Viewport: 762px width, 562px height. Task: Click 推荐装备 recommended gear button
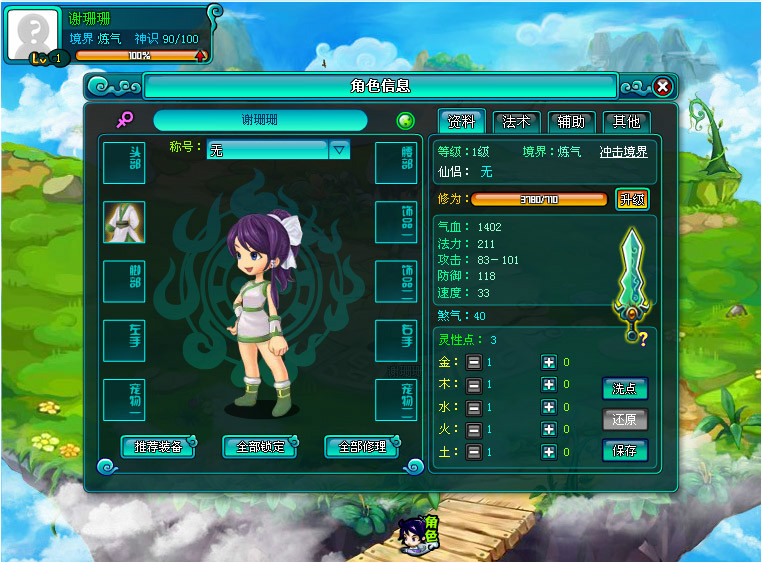[158, 447]
